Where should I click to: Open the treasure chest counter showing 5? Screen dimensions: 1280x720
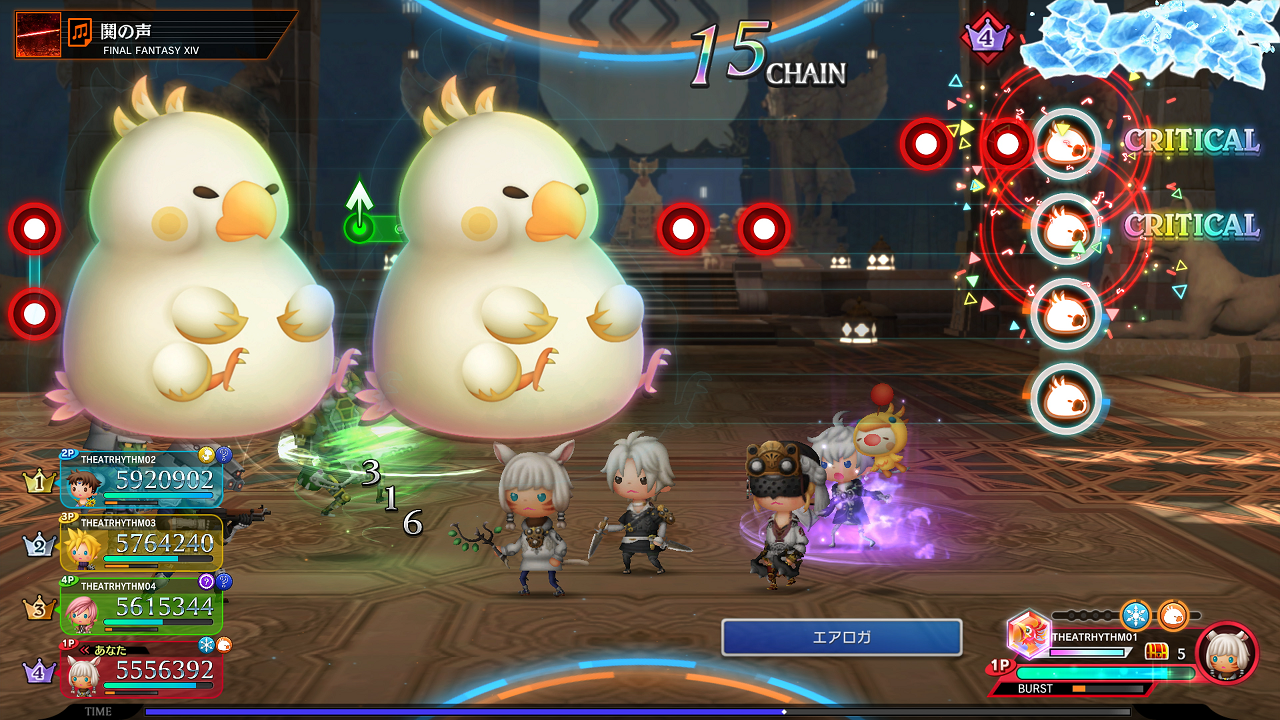tap(1158, 650)
